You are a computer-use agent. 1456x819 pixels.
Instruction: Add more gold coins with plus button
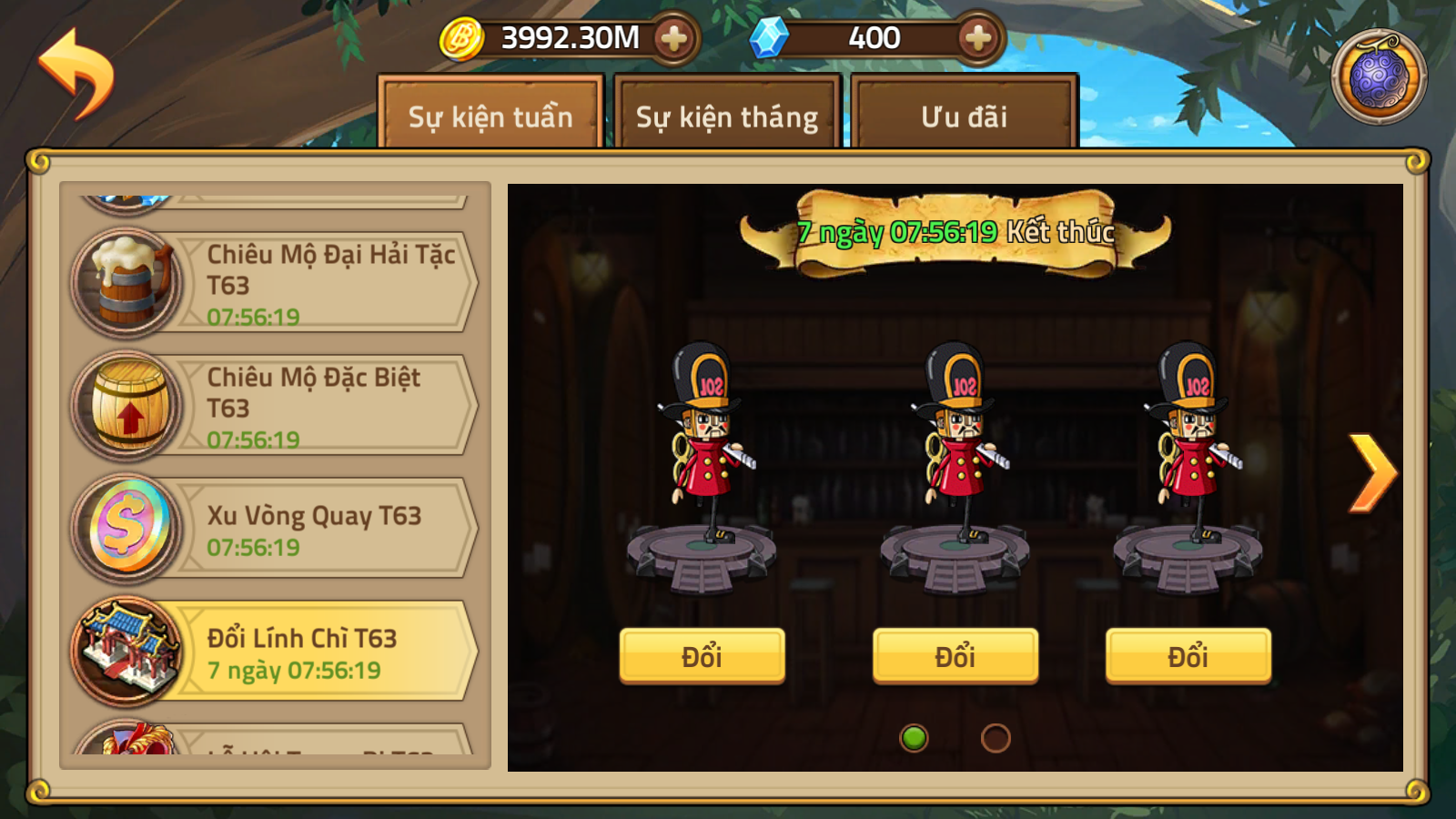673,38
